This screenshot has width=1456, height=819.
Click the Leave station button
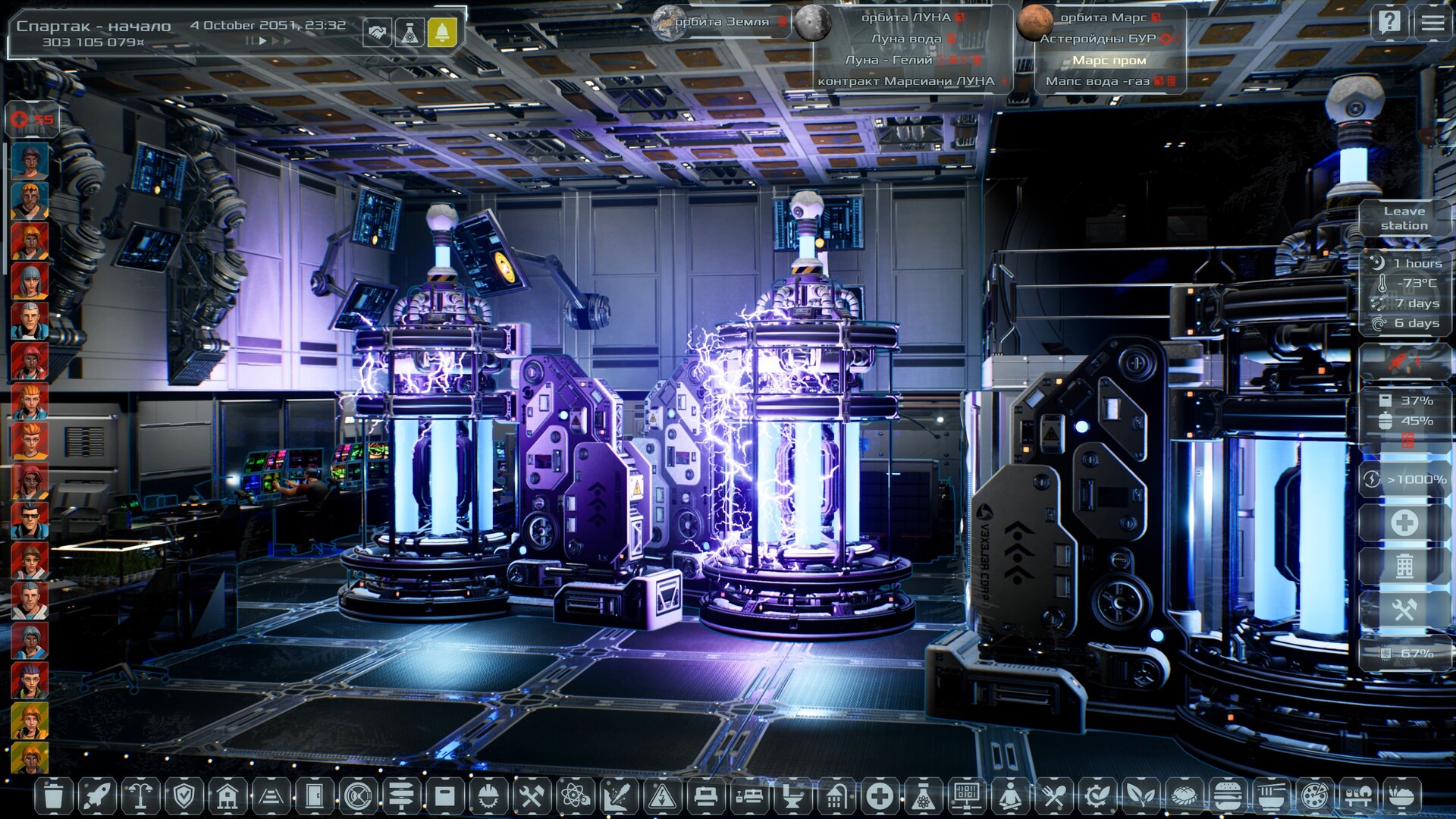pyautogui.click(x=1404, y=218)
